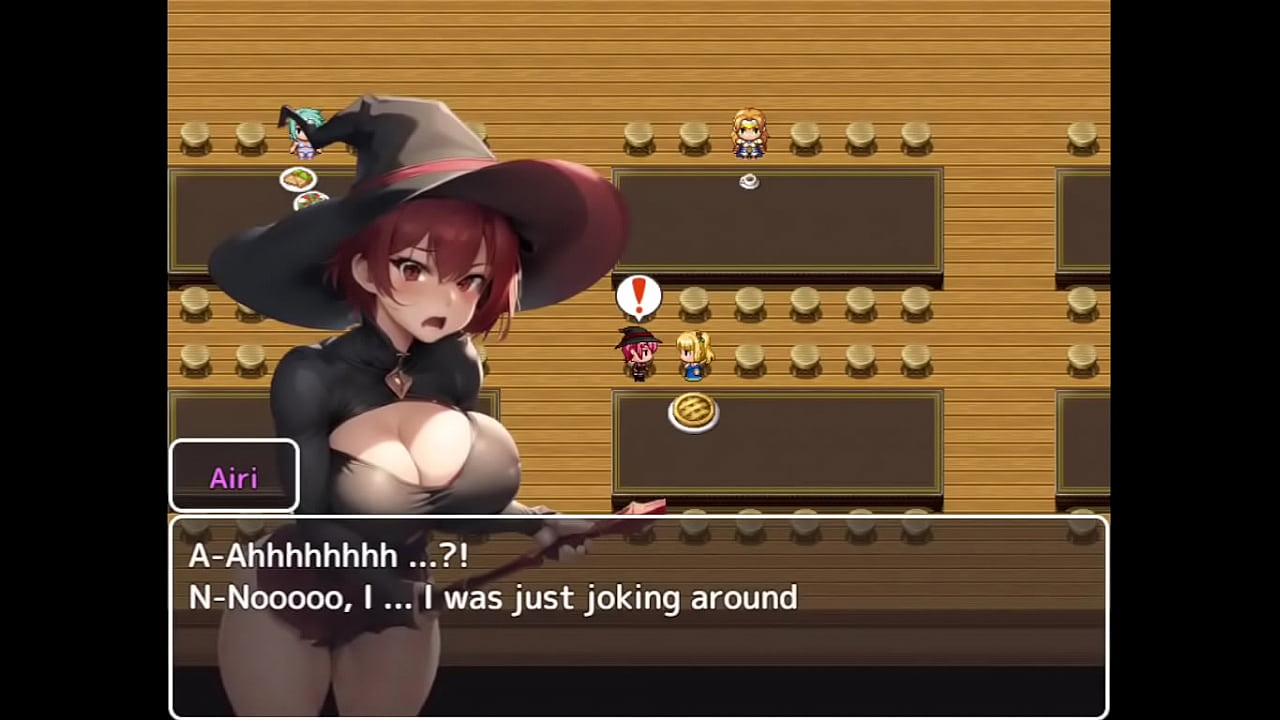Click the text N-Nooooo, I was just joking around

pos(492,598)
